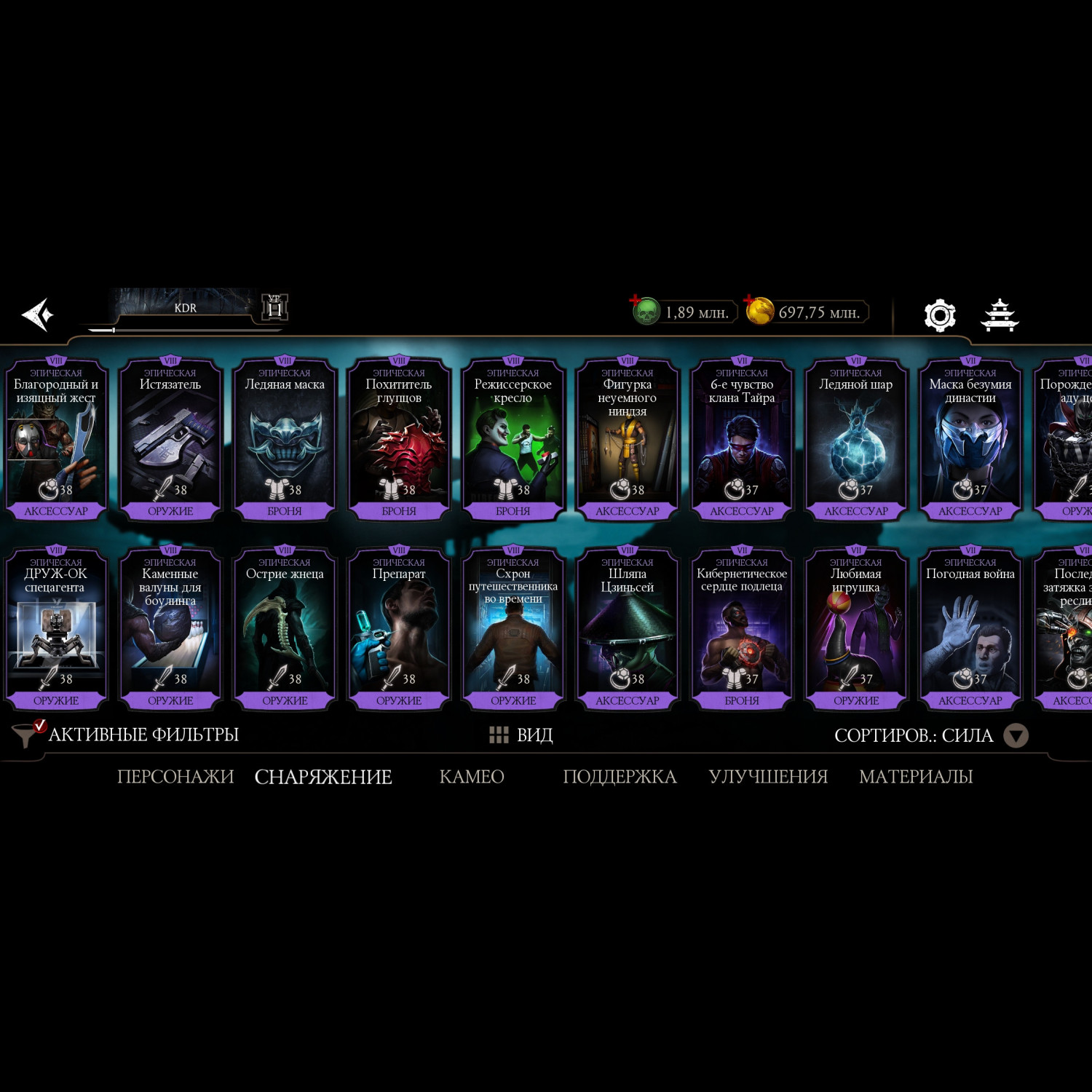This screenshot has height=1092, width=1092.
Task: Select the Режиссерское кресло card
Action: coord(513,438)
